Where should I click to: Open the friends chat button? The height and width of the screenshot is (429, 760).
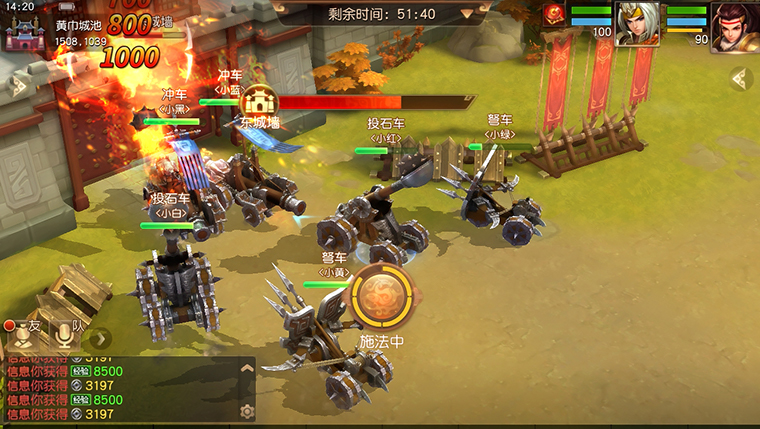point(22,336)
